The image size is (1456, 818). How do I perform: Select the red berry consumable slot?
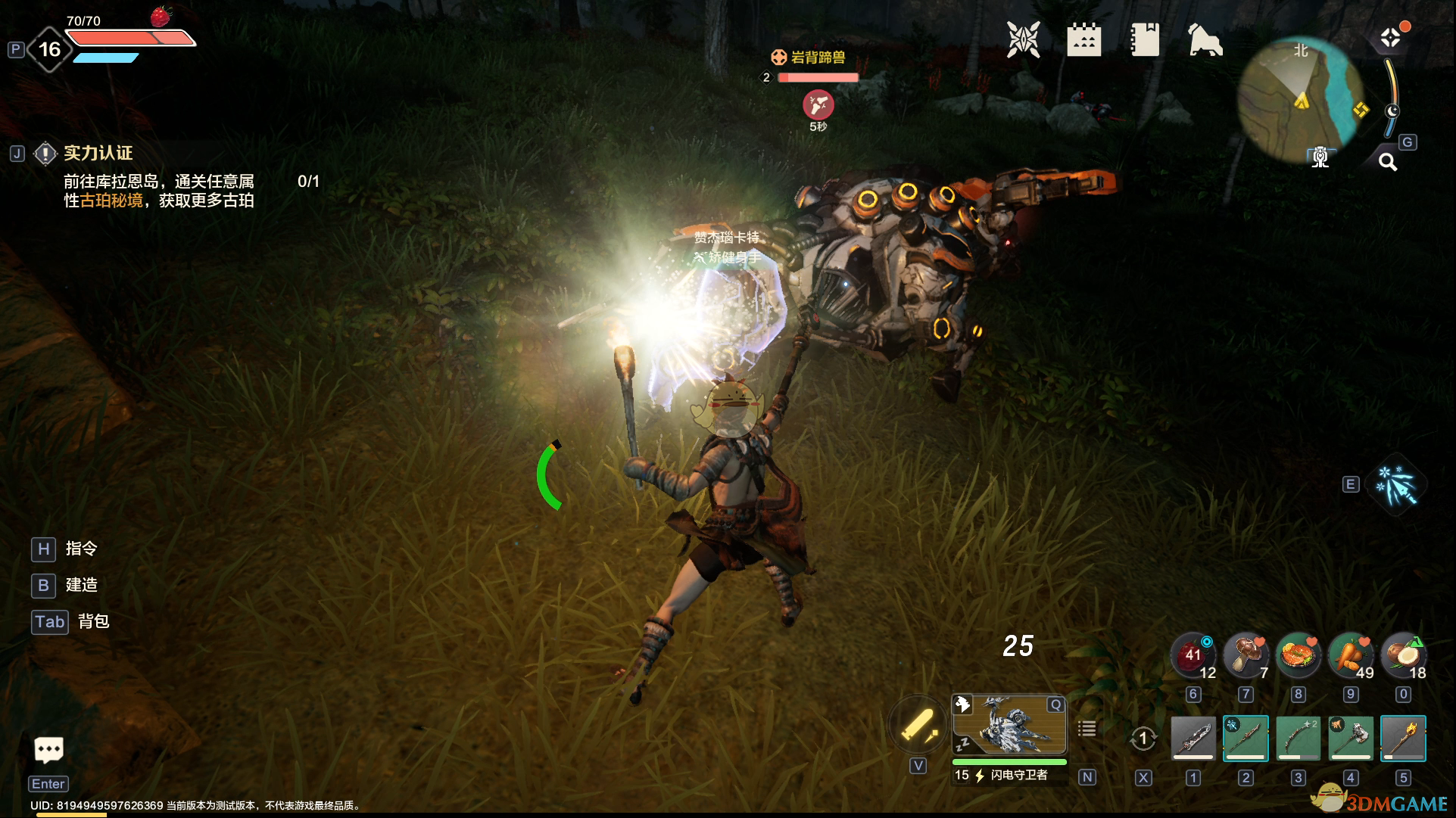(x=1193, y=655)
